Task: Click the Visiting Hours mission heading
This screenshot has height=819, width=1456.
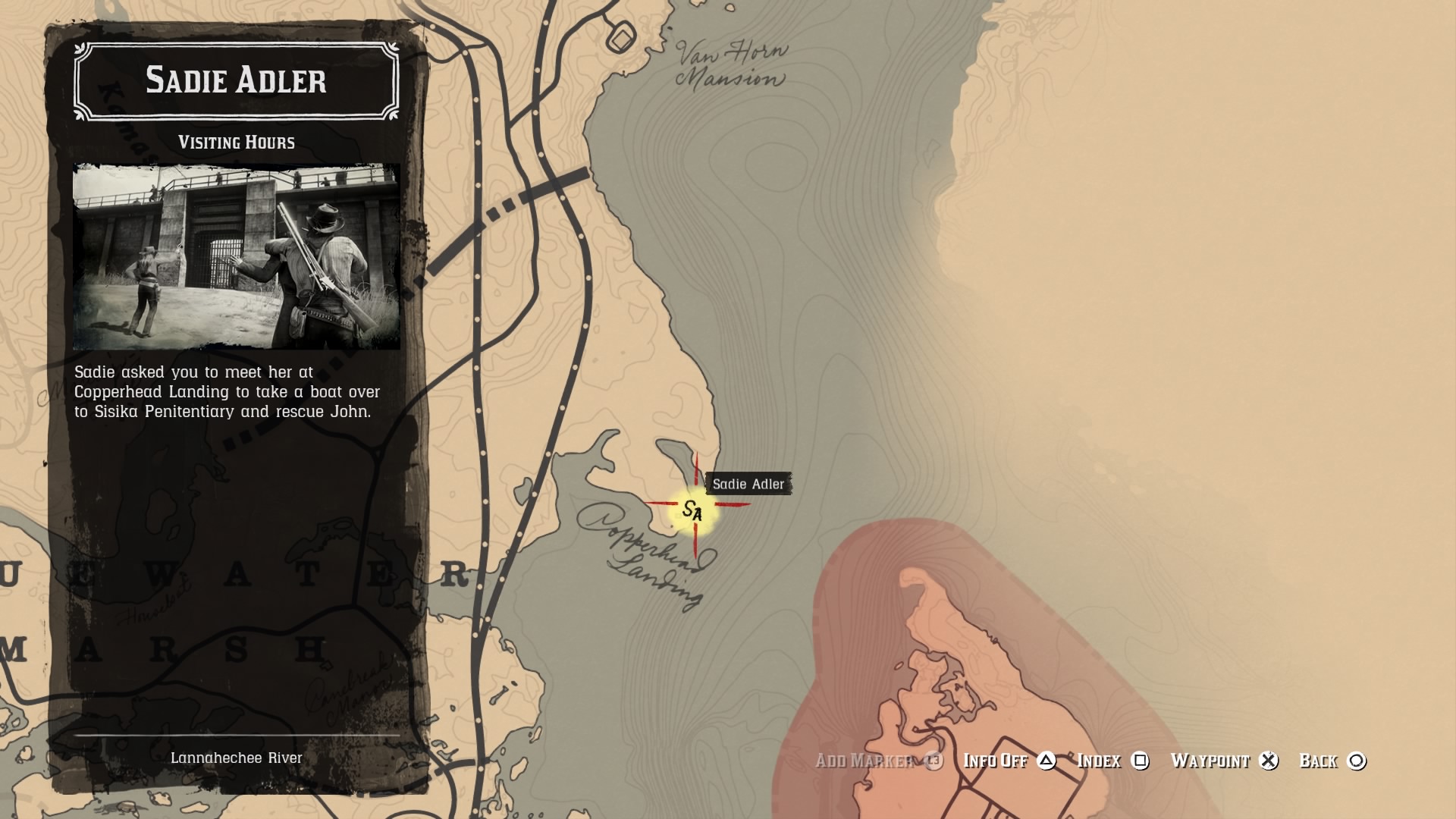Action: 237,140
